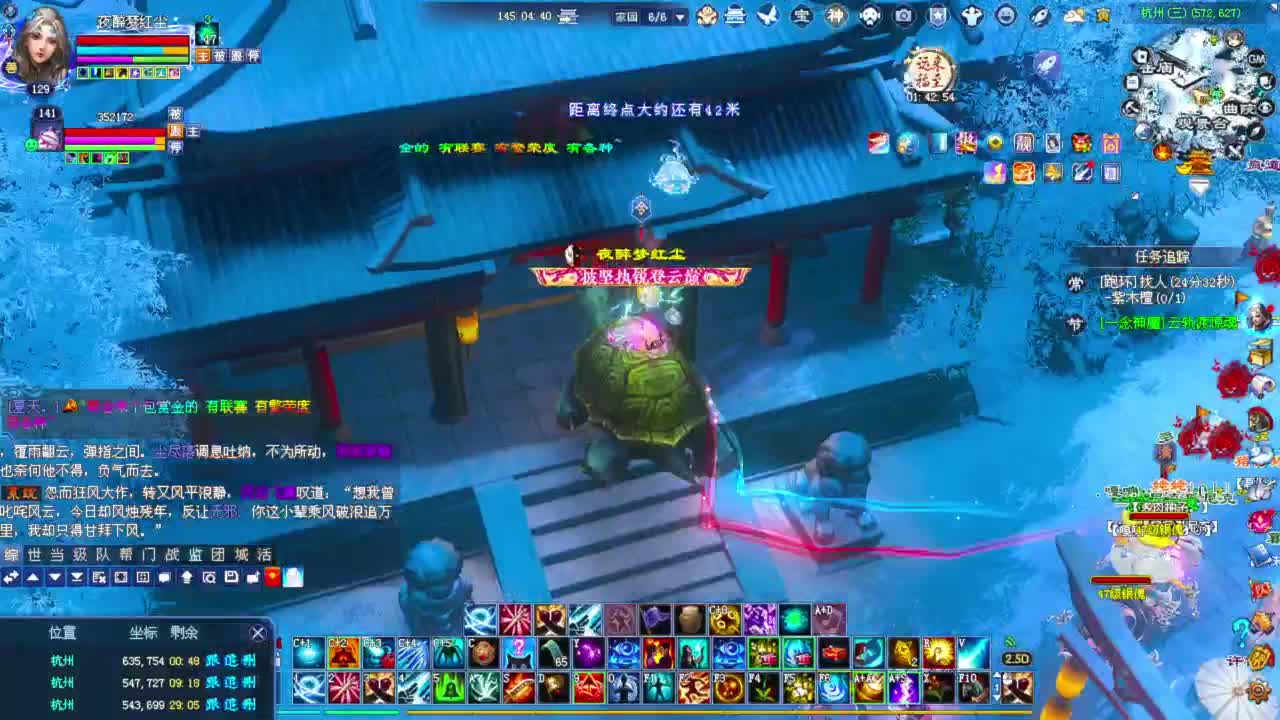Click the save chat log floppy icon
Image resolution: width=1280 pixels, height=720 pixels.
[x=232, y=577]
